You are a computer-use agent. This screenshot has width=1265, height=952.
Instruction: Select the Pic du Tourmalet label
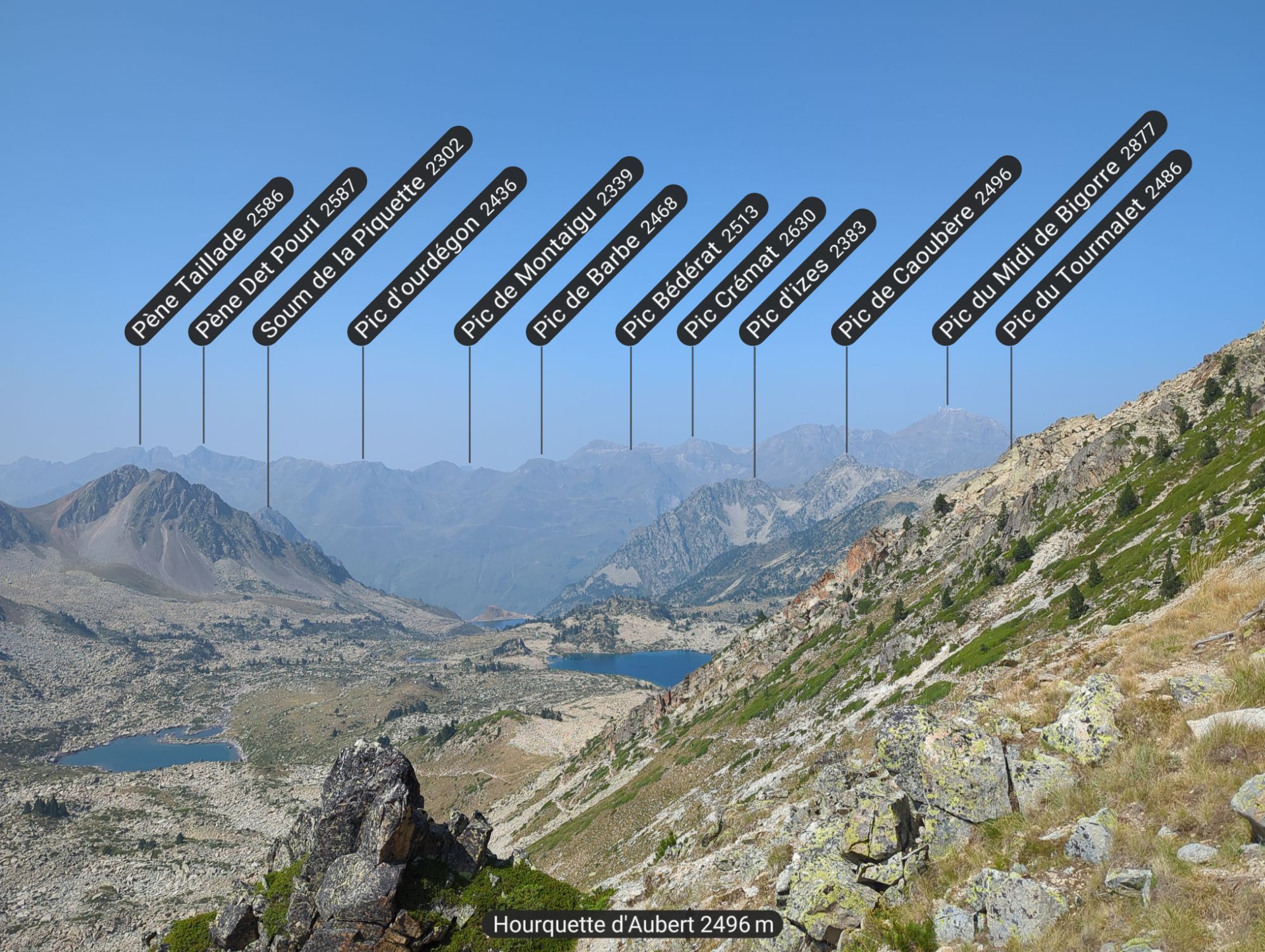(x=1094, y=247)
